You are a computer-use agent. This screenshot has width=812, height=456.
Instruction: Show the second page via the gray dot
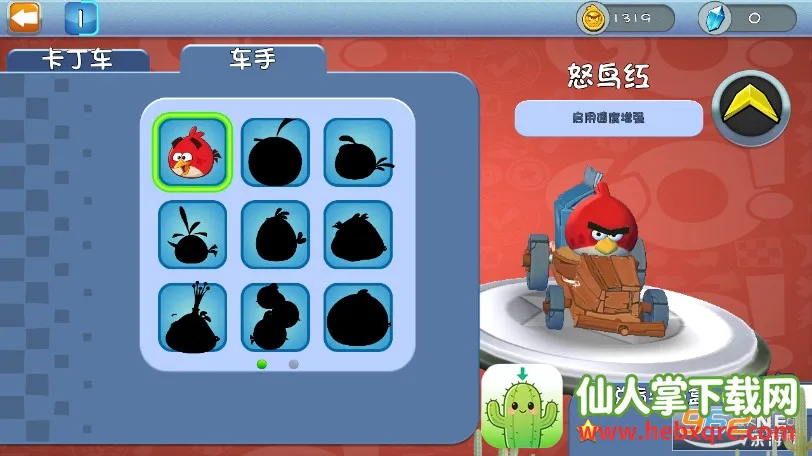click(293, 364)
